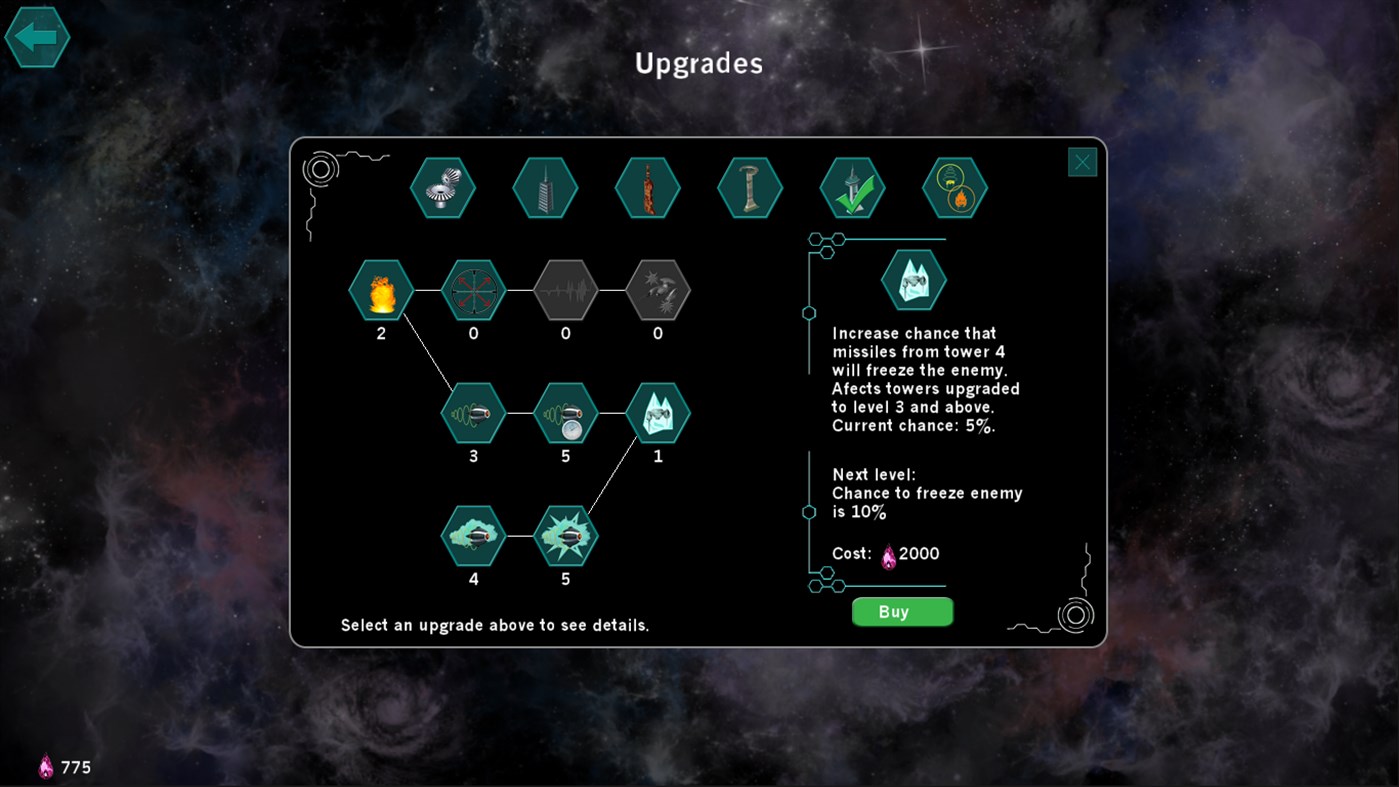Select the fire upgrade hexagon at level 2
Viewport: 1399px width, 787px height.
click(380, 291)
